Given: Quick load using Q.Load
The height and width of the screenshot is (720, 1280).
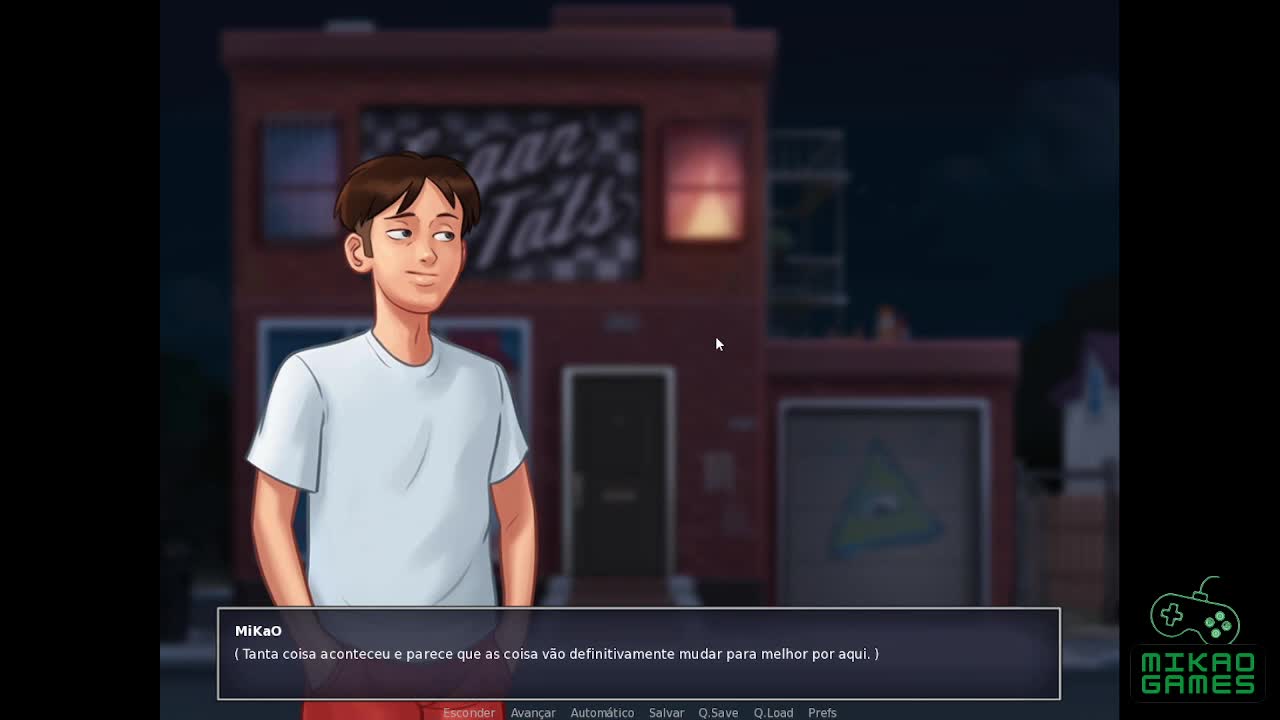Looking at the screenshot, I should pyautogui.click(x=773, y=712).
